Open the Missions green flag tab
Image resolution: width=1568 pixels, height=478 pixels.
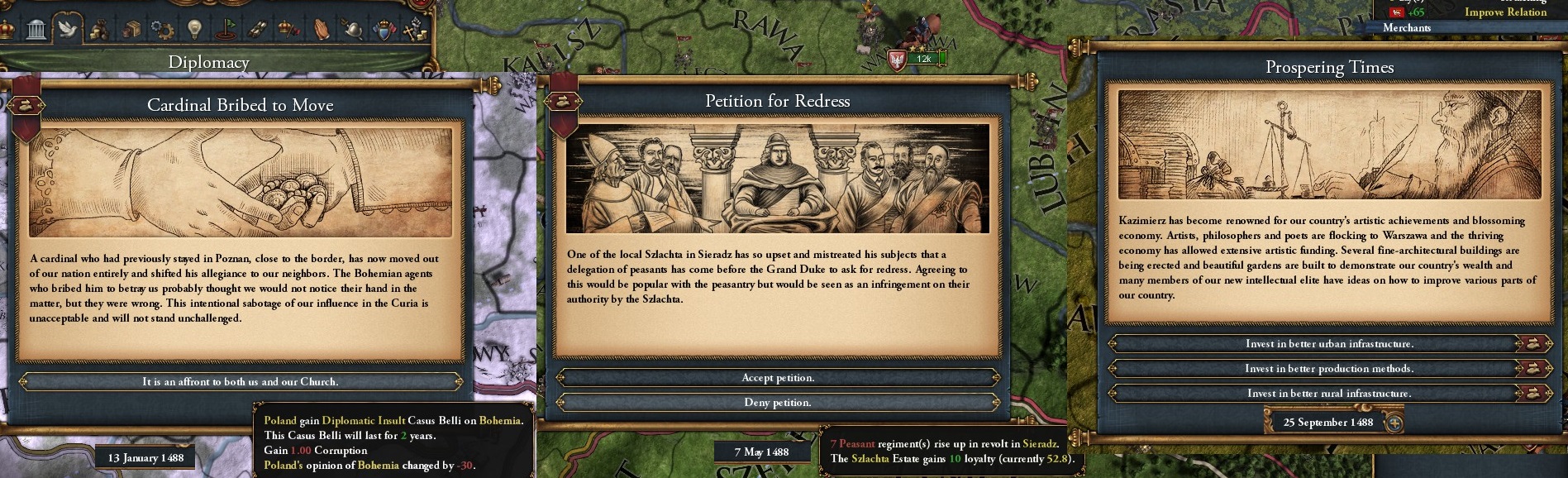tap(226, 31)
